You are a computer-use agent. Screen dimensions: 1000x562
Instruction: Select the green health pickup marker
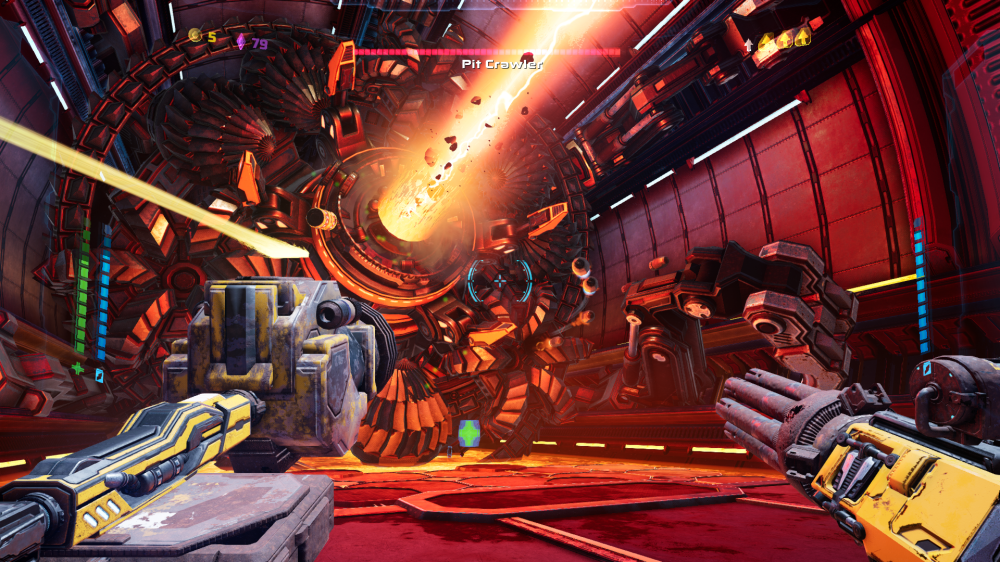coord(468,433)
